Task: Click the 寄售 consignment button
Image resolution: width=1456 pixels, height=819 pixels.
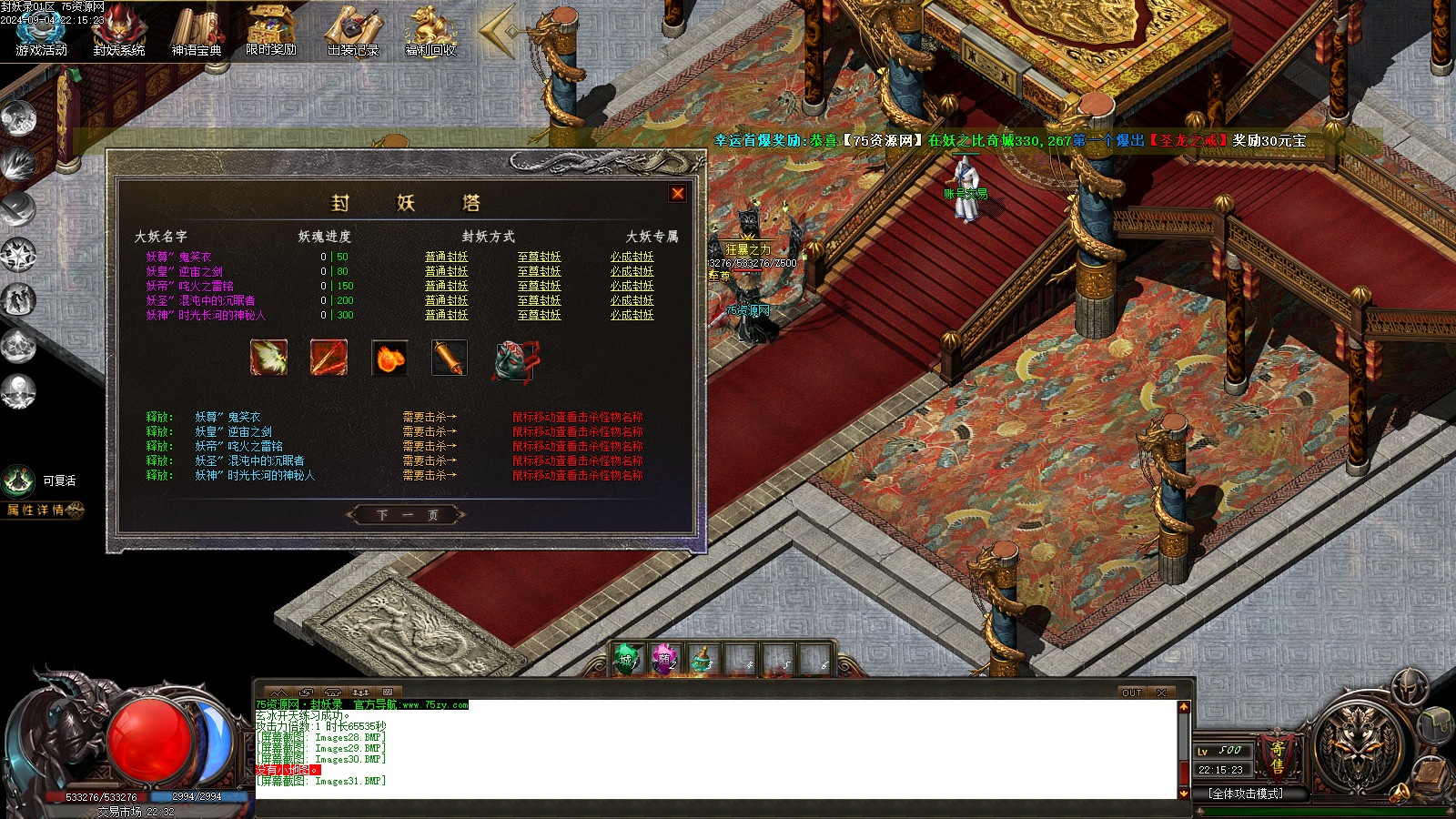Action: pyautogui.click(x=1278, y=757)
